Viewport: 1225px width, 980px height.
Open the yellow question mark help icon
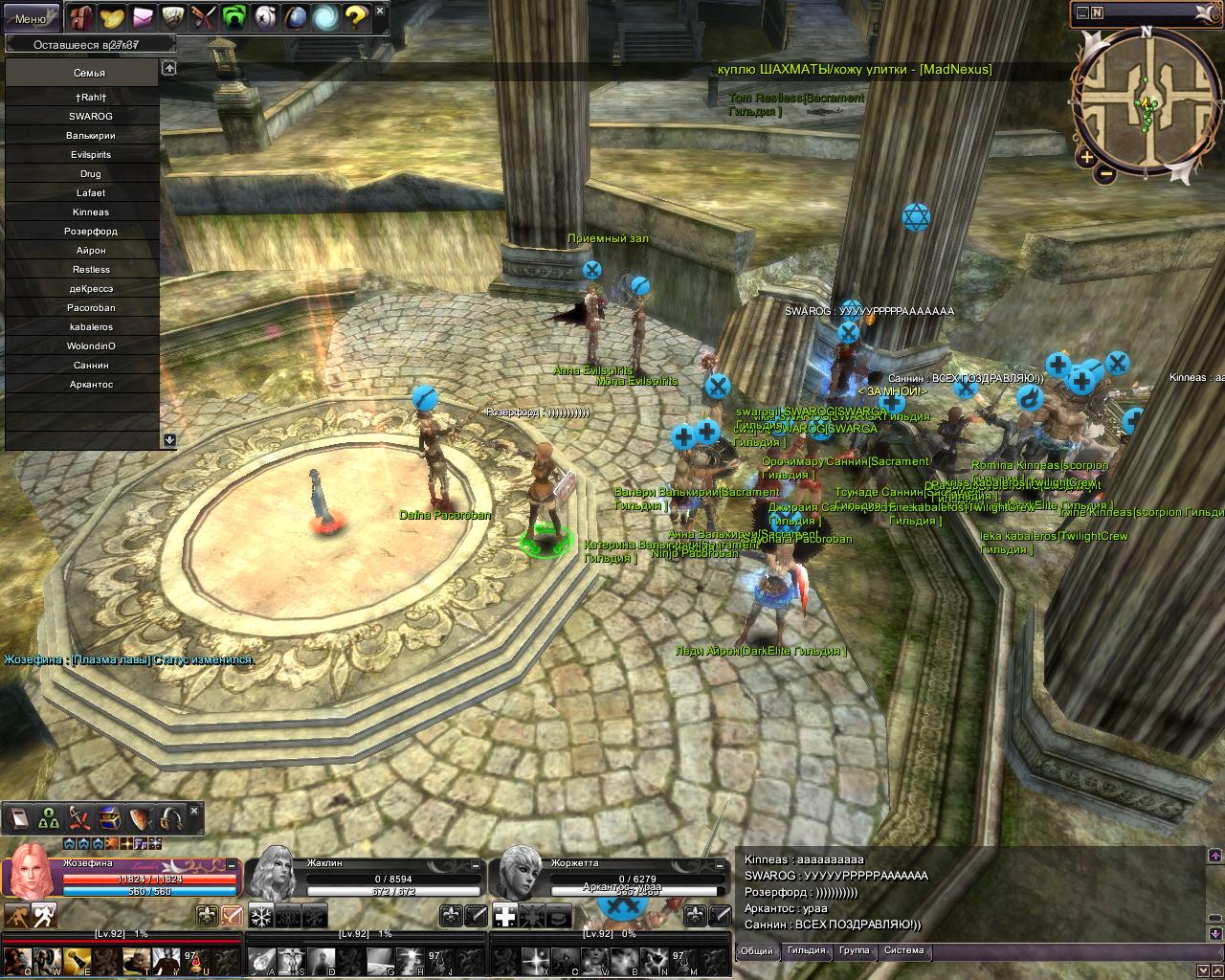(x=355, y=16)
